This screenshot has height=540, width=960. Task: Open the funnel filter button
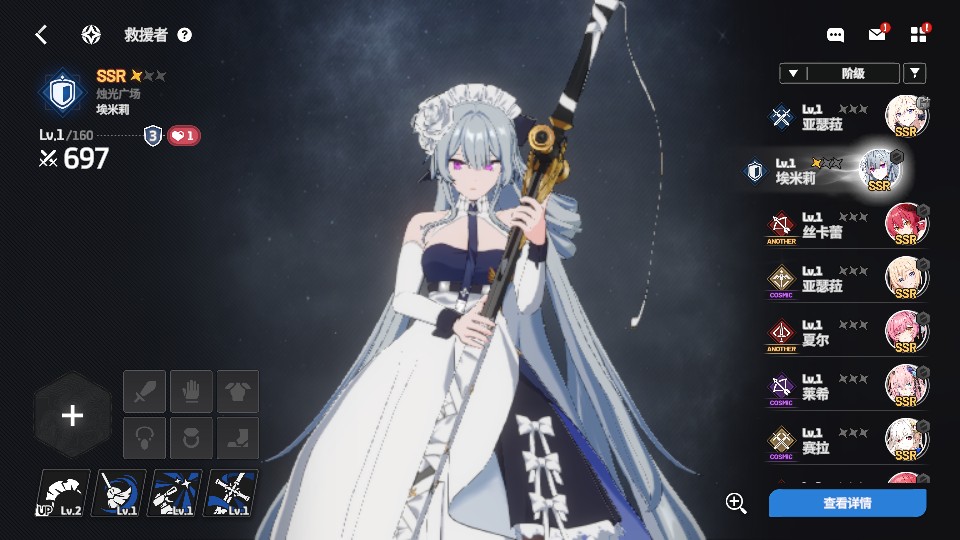click(x=914, y=73)
